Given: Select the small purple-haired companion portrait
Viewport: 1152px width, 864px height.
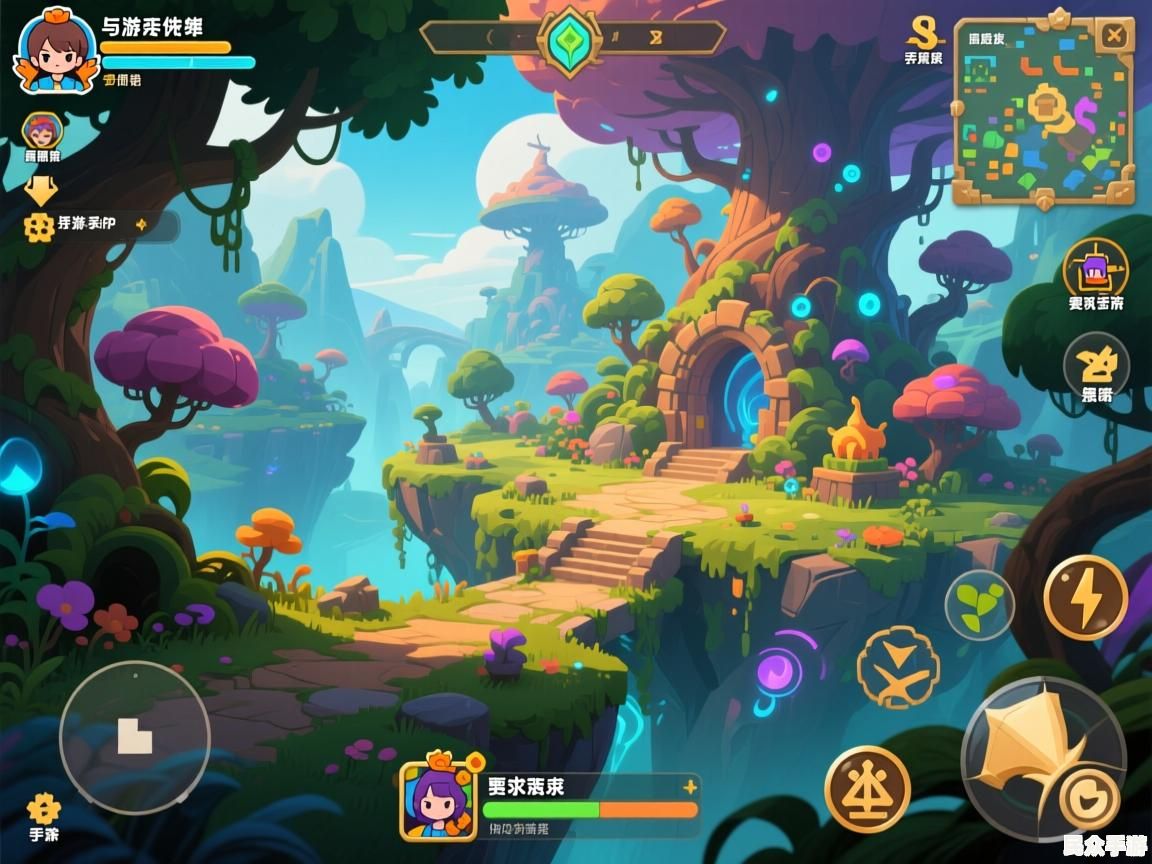Looking at the screenshot, I should pyautogui.click(x=42, y=130).
